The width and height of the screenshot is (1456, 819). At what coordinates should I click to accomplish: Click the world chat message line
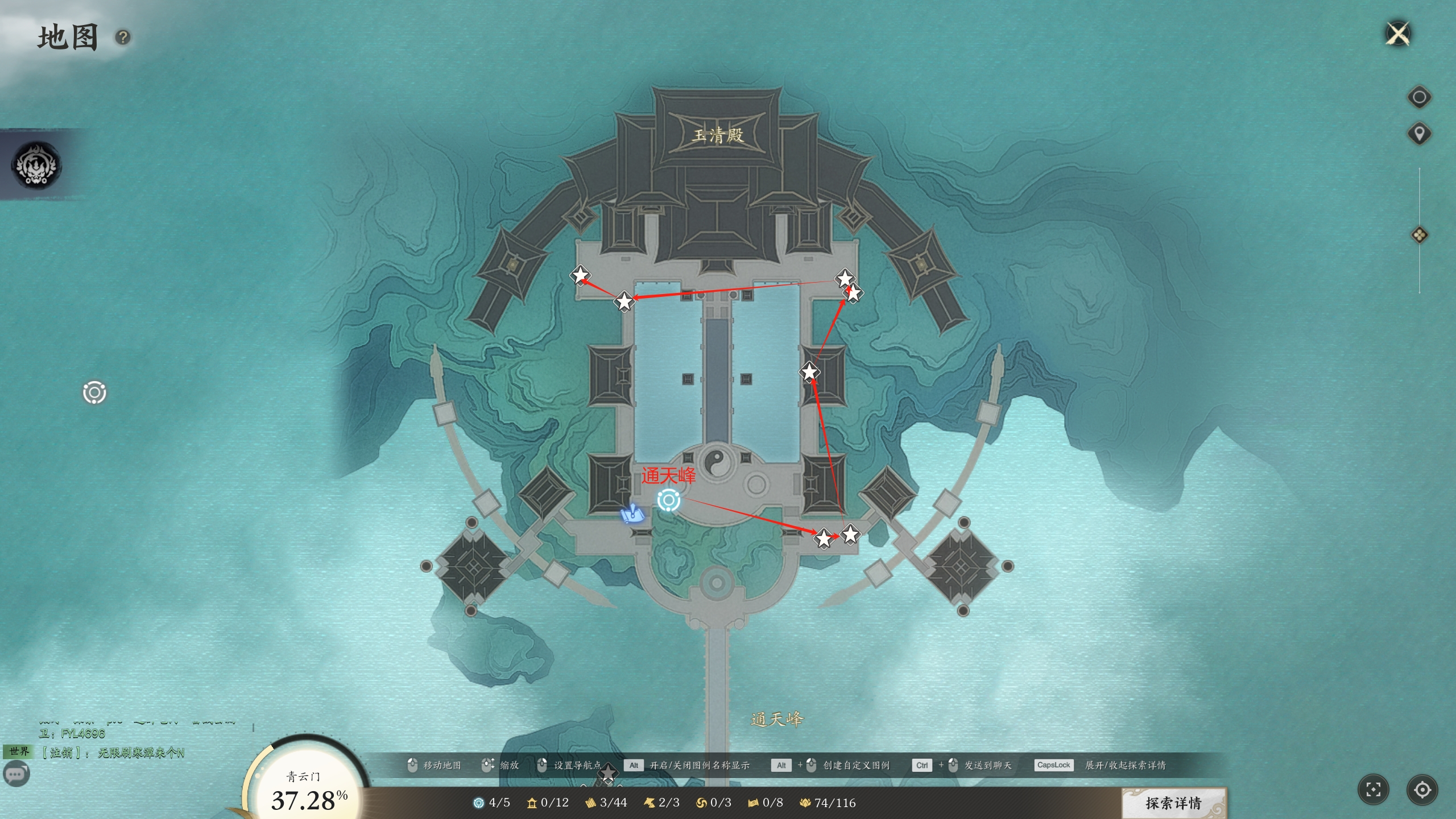(114, 753)
